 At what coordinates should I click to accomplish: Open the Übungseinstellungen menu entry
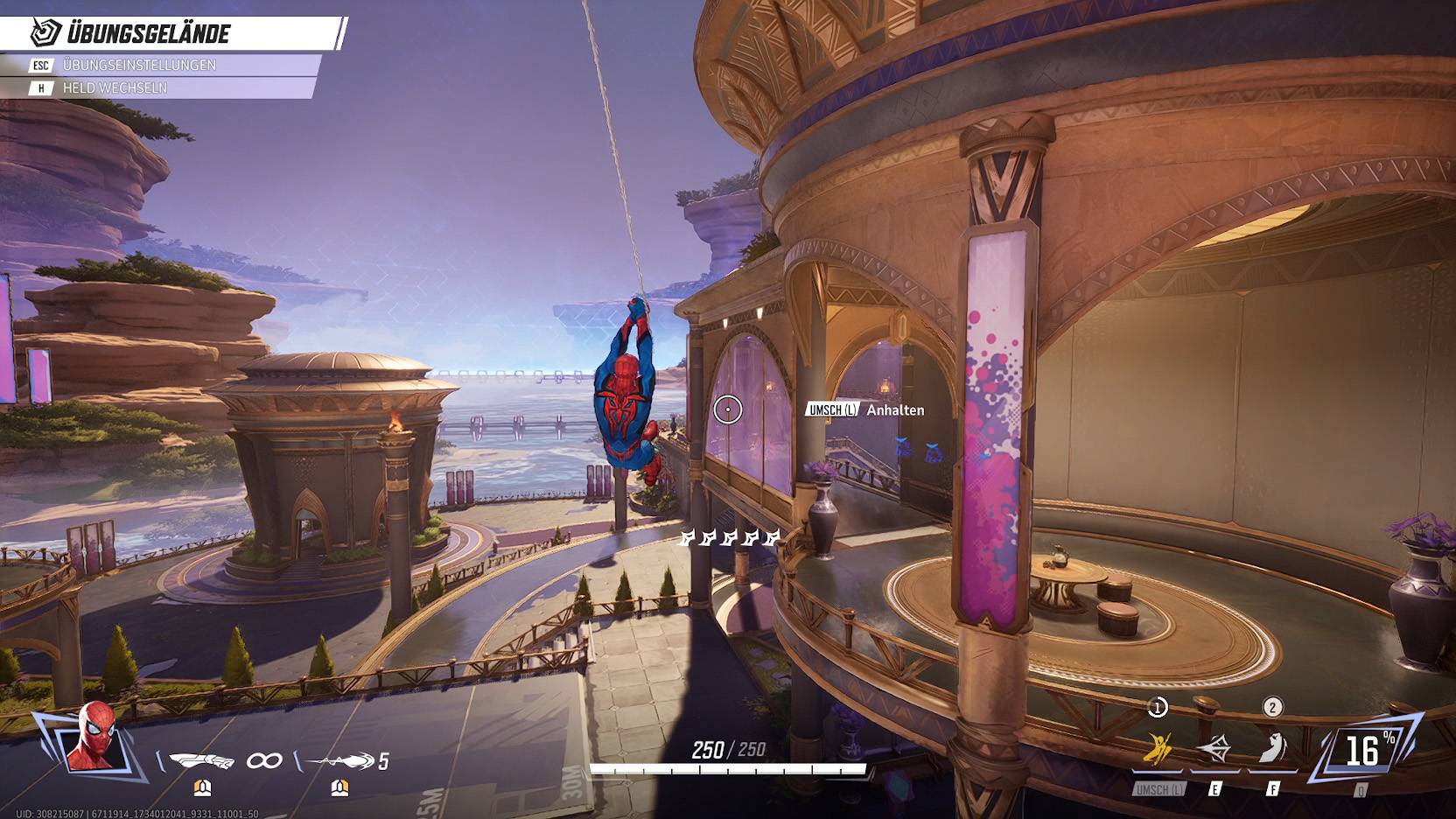click(x=140, y=66)
